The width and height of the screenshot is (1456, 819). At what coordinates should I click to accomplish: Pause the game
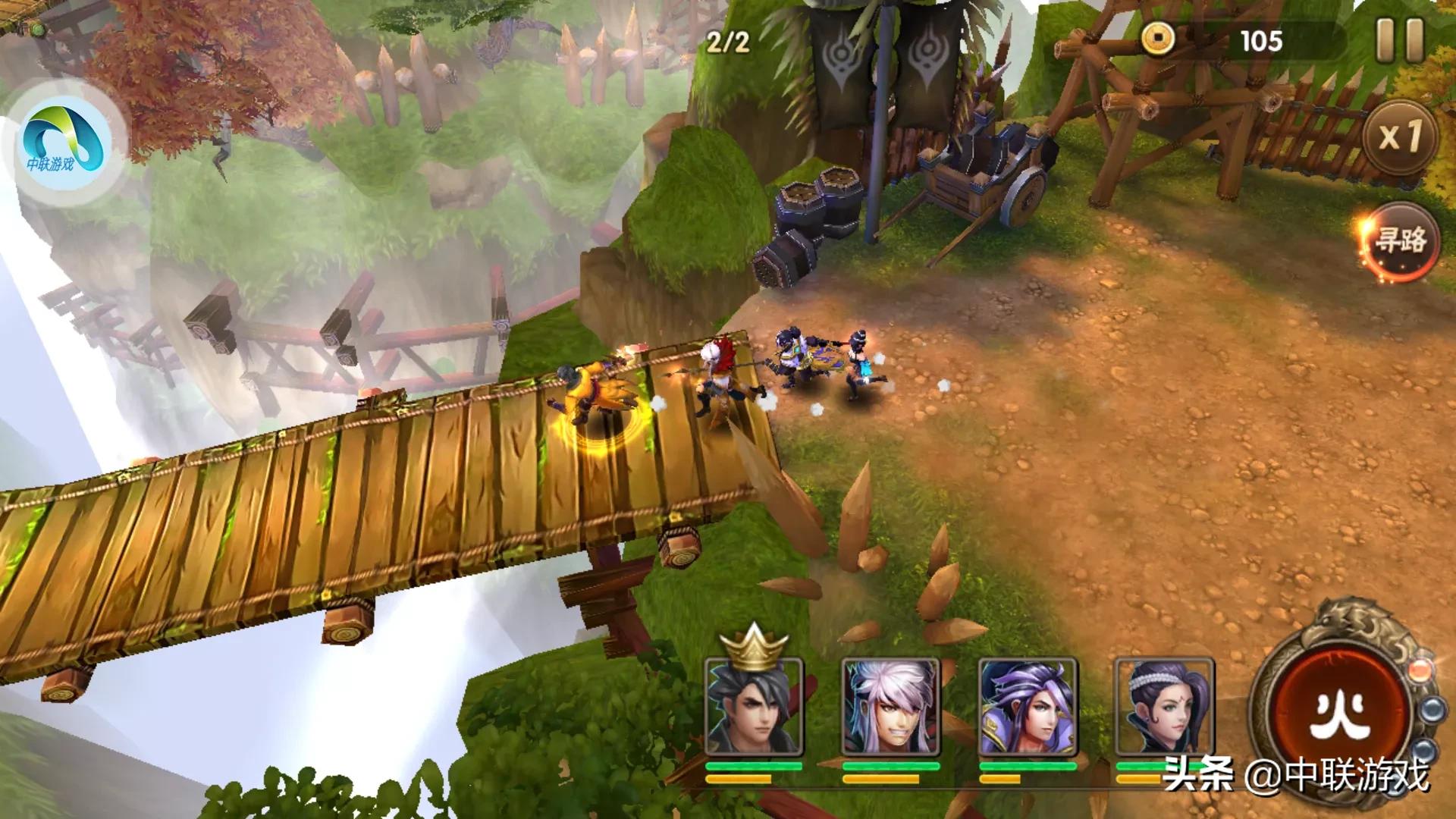(1399, 40)
